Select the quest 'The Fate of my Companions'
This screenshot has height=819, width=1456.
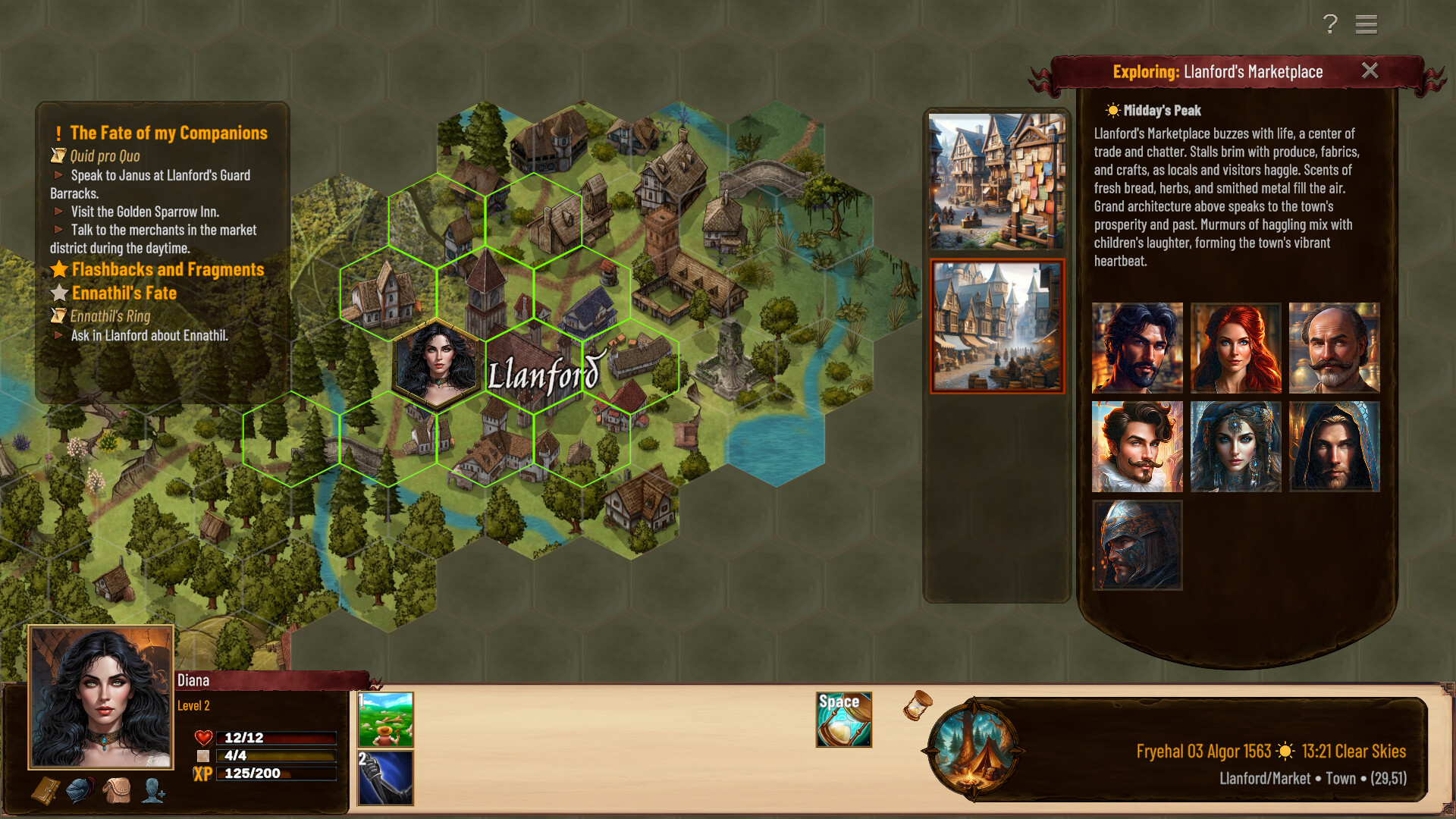click(x=168, y=133)
